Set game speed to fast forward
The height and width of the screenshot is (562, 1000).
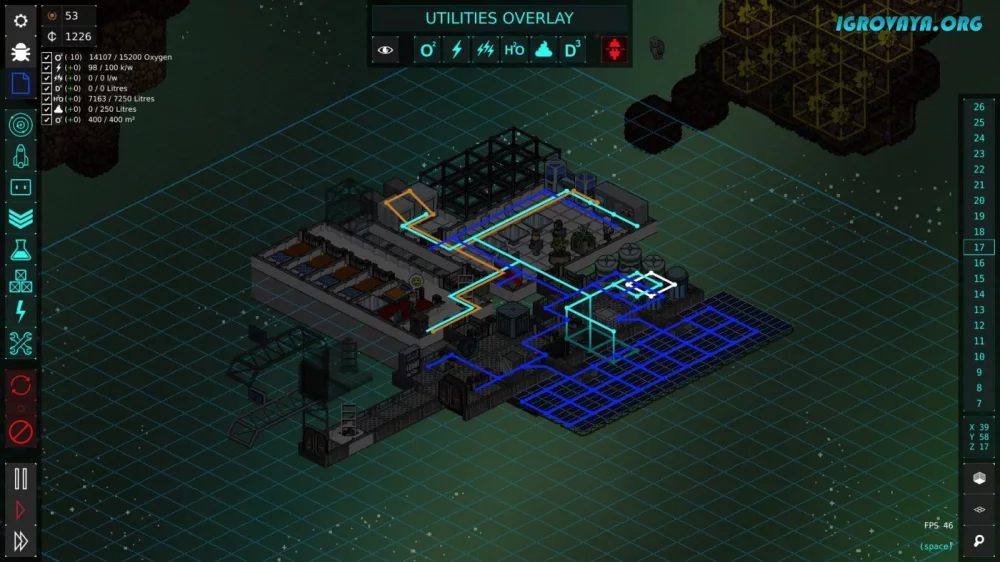(x=20, y=542)
